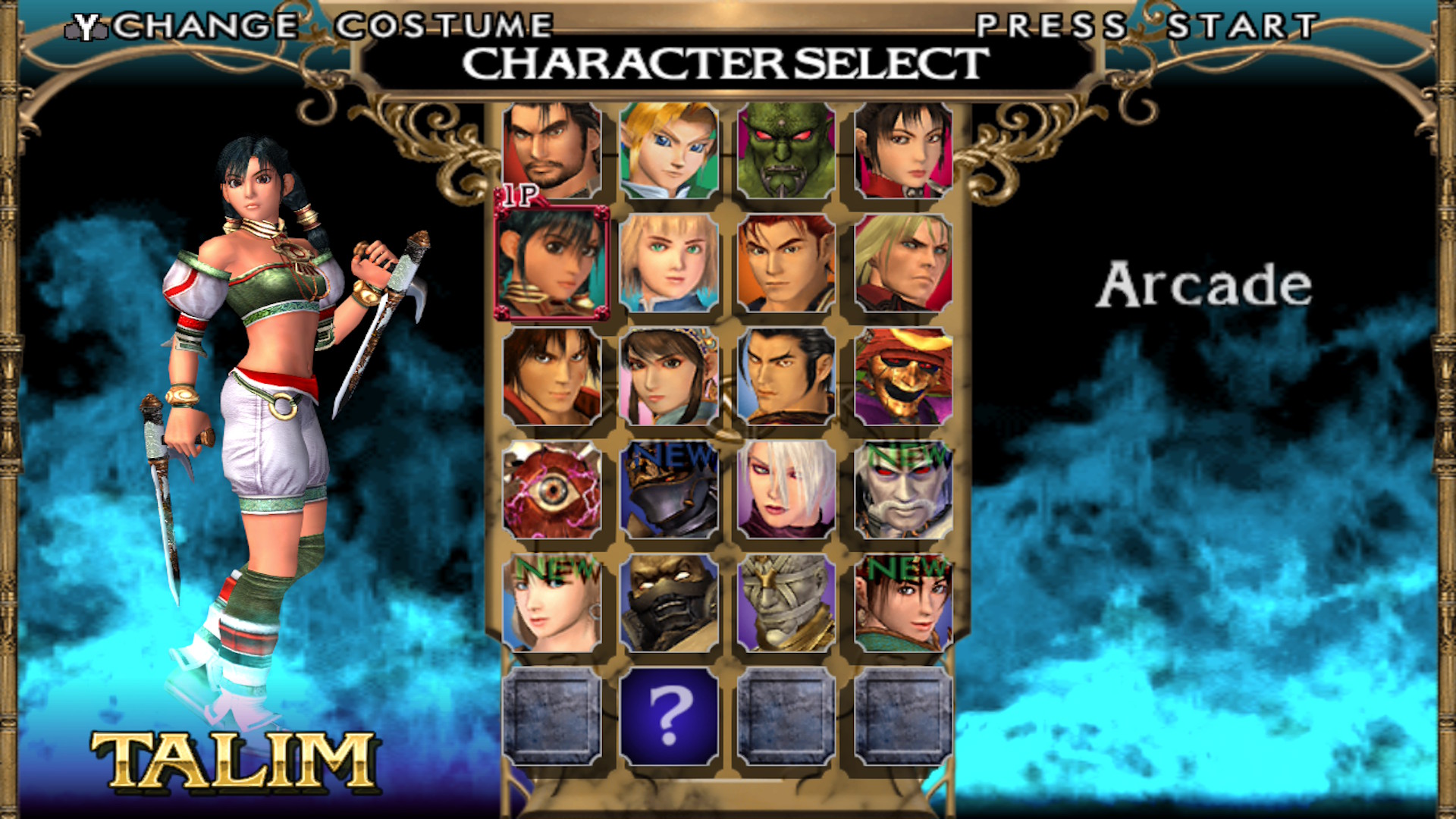
Task: Choose the random question mark tile
Action: click(x=669, y=716)
